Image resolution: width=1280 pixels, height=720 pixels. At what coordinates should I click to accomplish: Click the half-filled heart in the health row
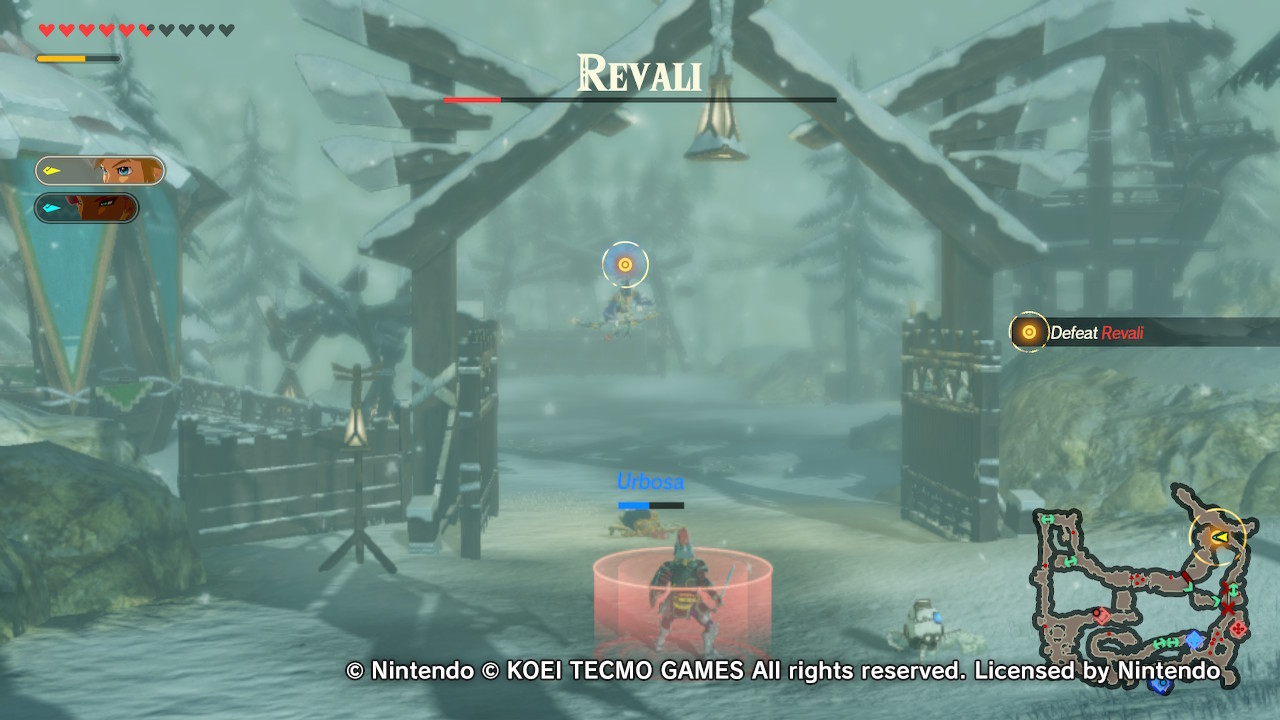pos(145,29)
